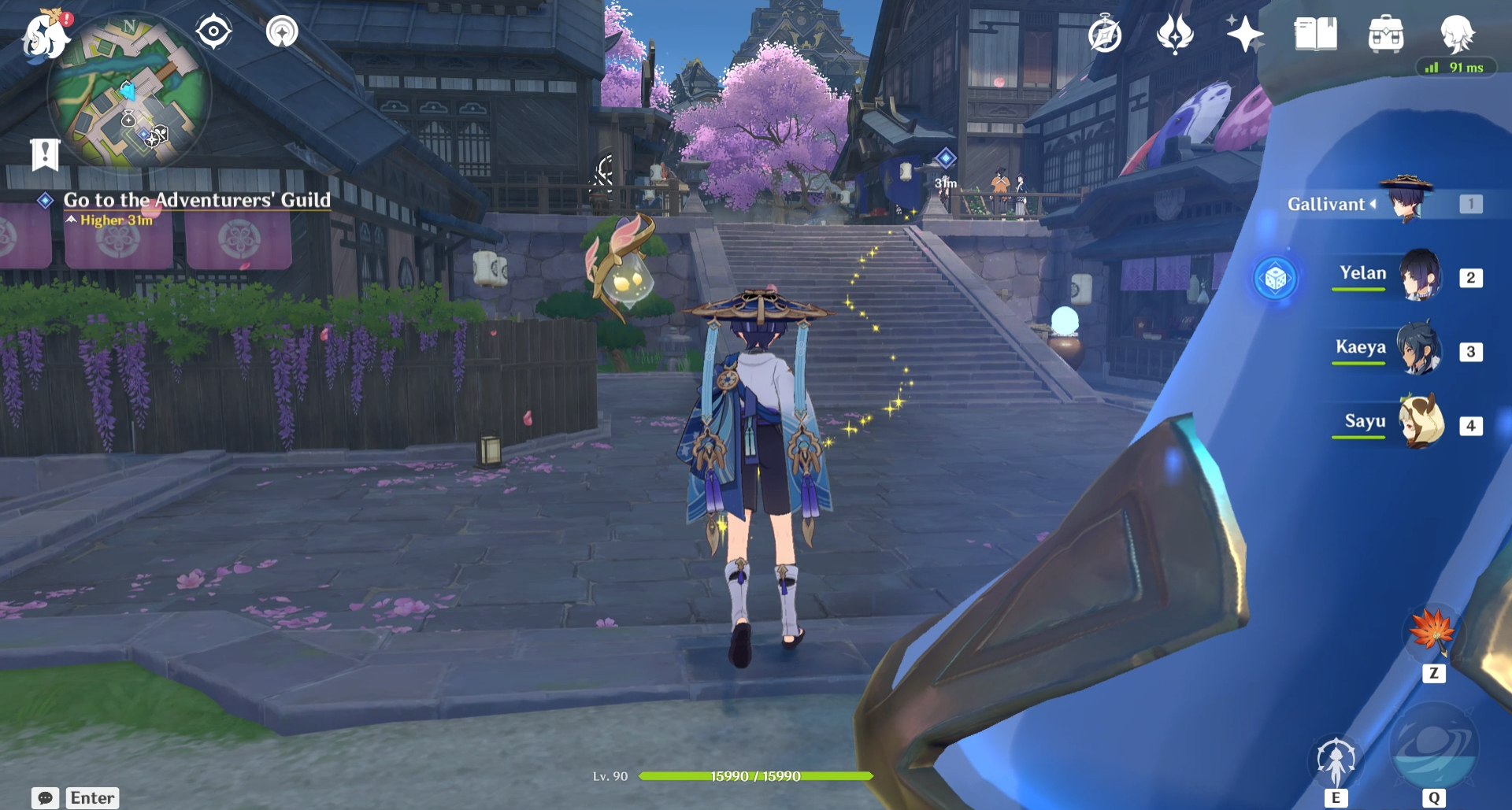
Task: Click the blue dice icon beside Yelan
Action: pos(1276,278)
